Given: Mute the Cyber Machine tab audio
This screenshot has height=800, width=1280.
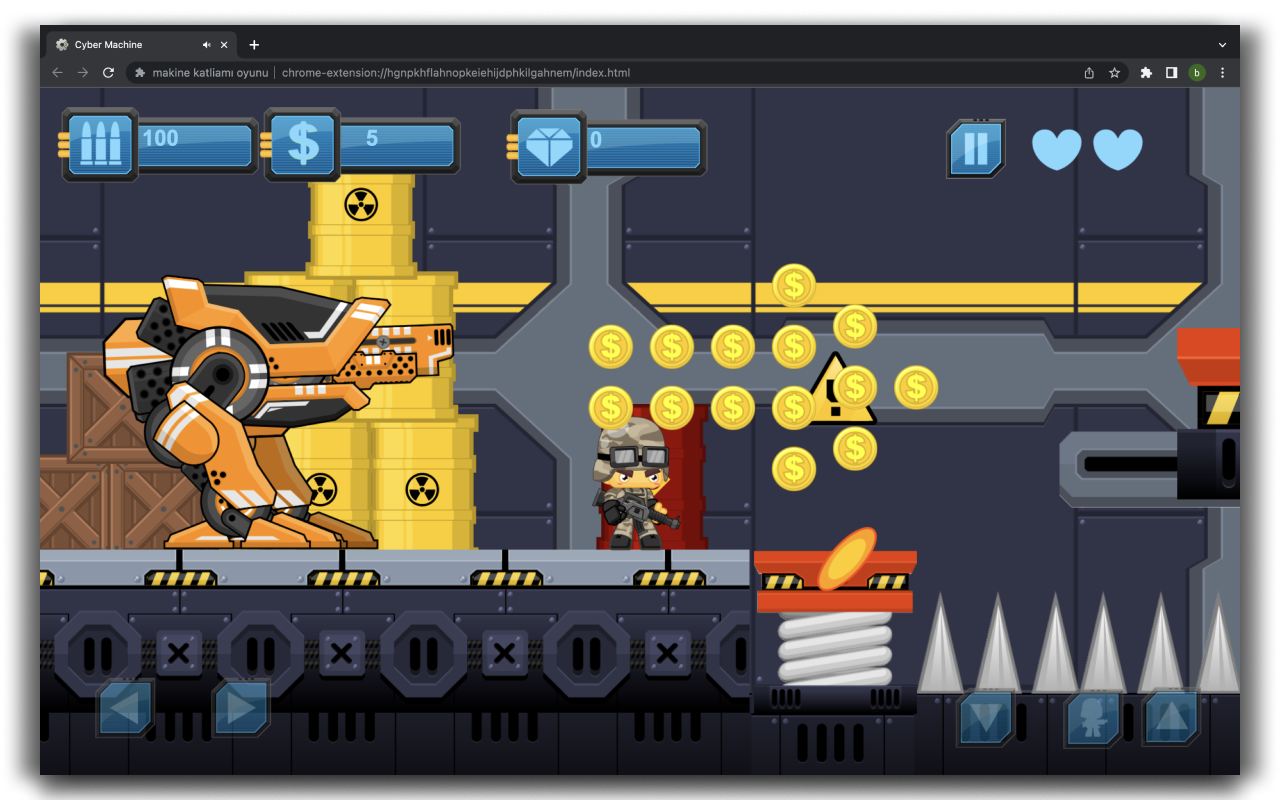Looking at the screenshot, I should tap(207, 44).
